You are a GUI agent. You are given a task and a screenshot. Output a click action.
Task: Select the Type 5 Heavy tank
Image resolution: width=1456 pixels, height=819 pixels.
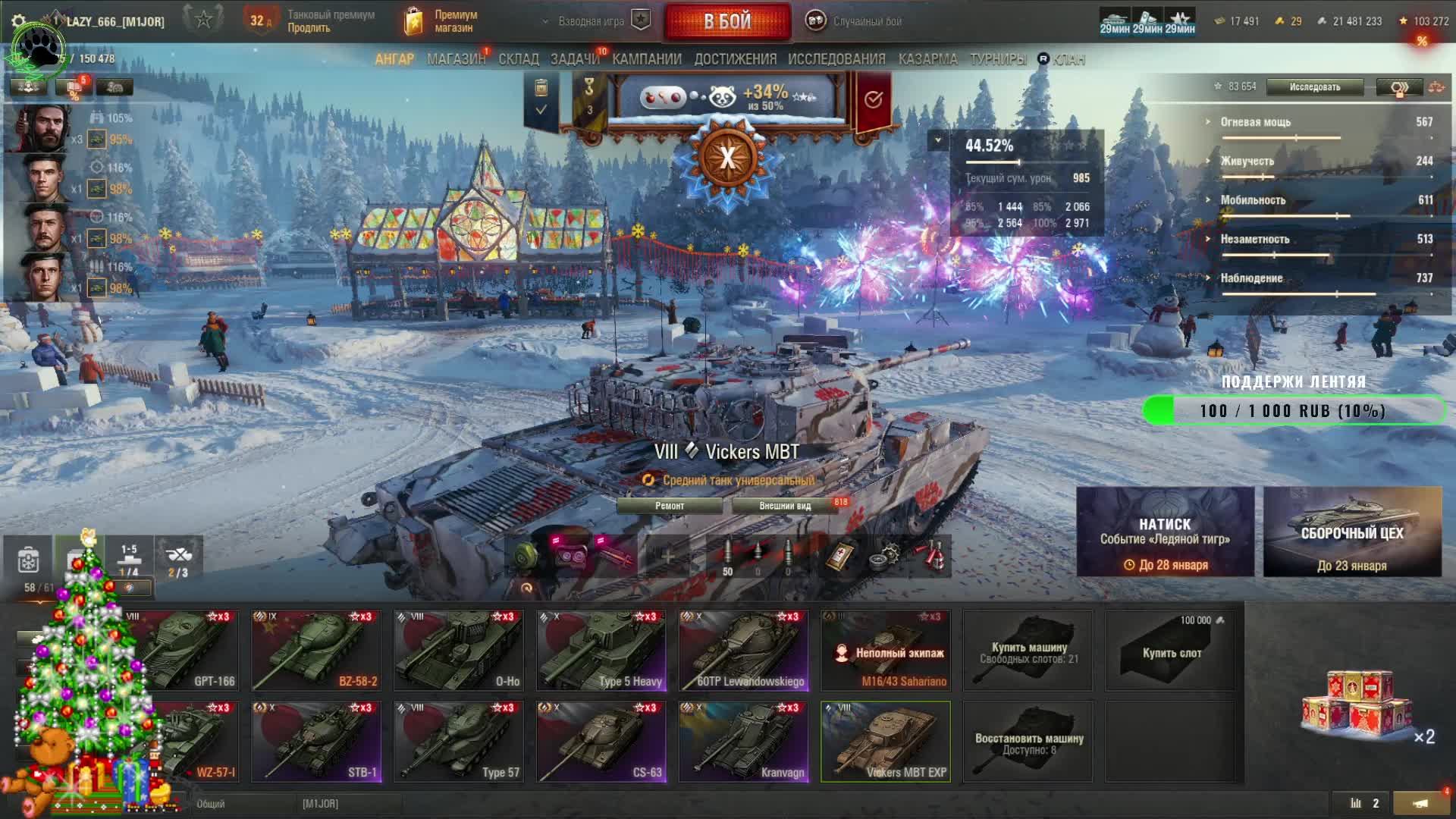coord(601,650)
